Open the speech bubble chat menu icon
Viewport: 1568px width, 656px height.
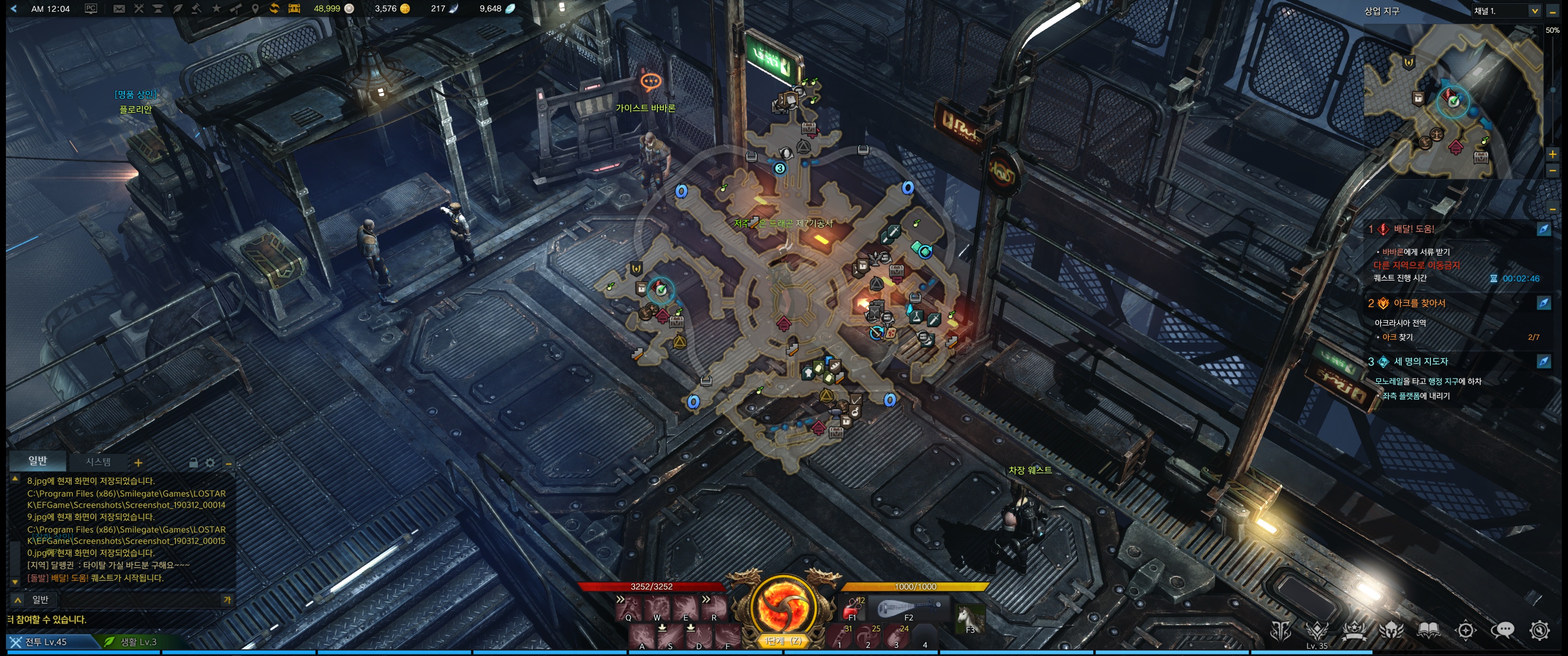[x=1502, y=630]
